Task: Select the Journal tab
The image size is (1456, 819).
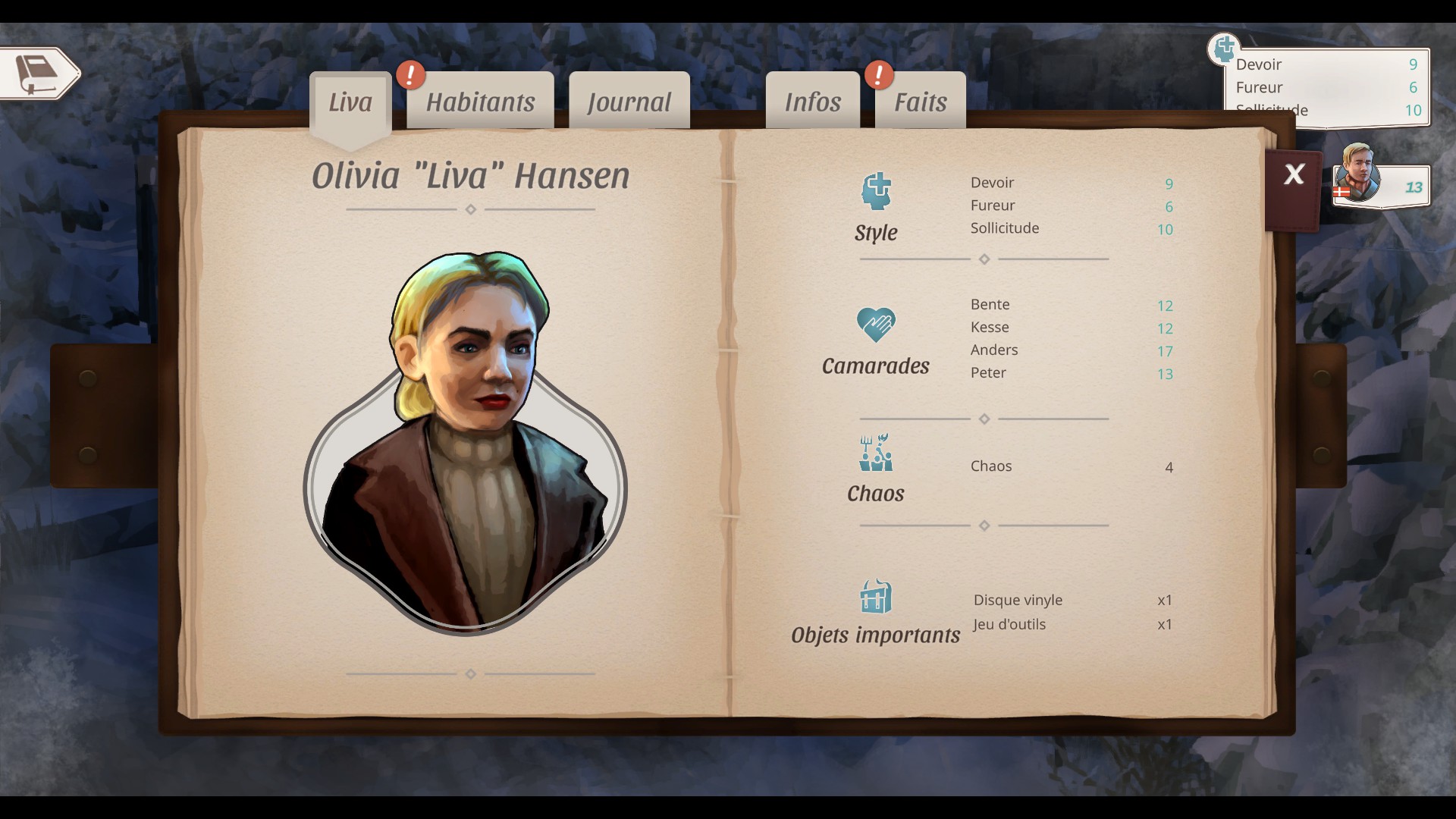Action: point(629,102)
